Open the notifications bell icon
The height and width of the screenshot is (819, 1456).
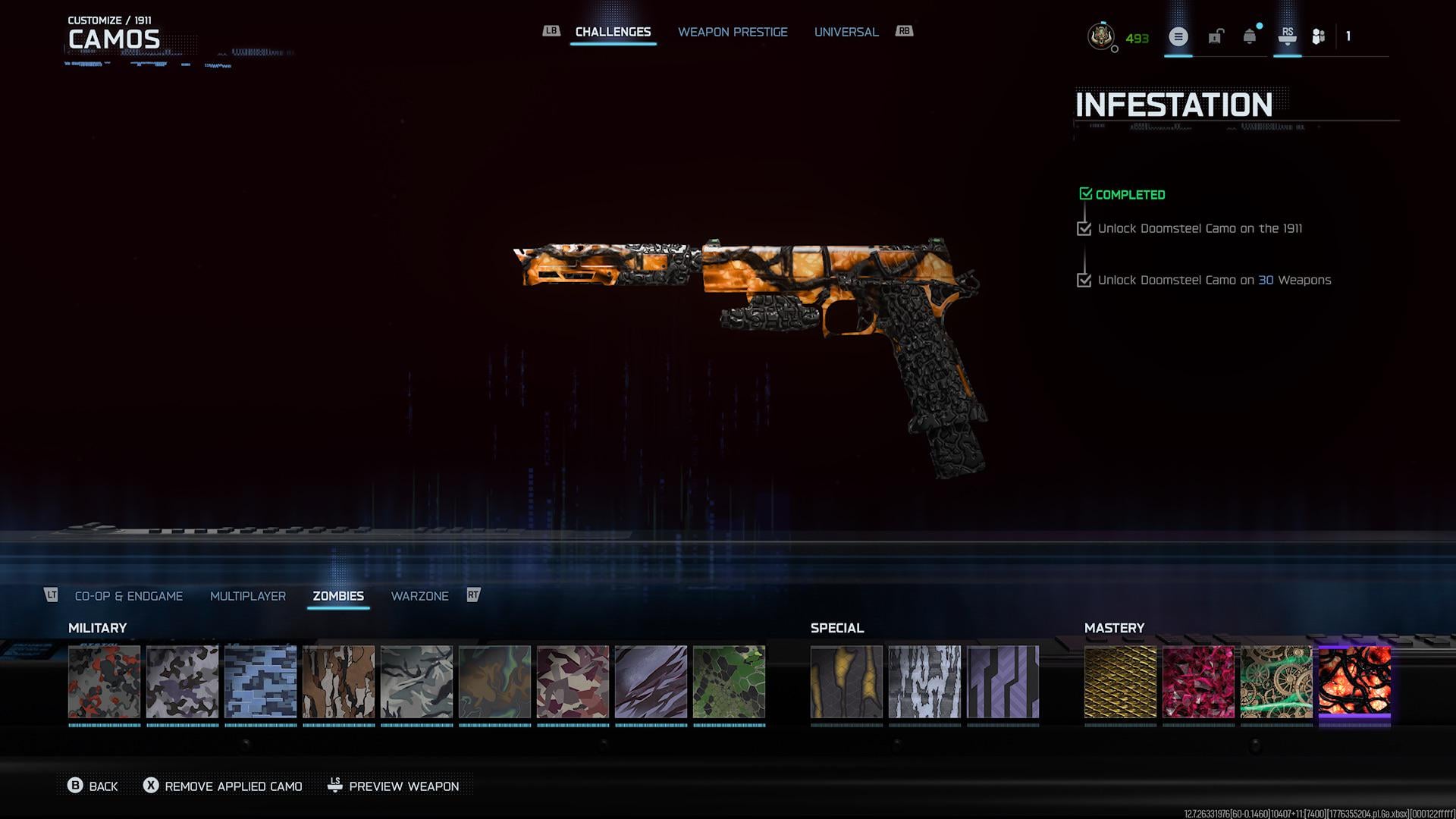click(1249, 36)
